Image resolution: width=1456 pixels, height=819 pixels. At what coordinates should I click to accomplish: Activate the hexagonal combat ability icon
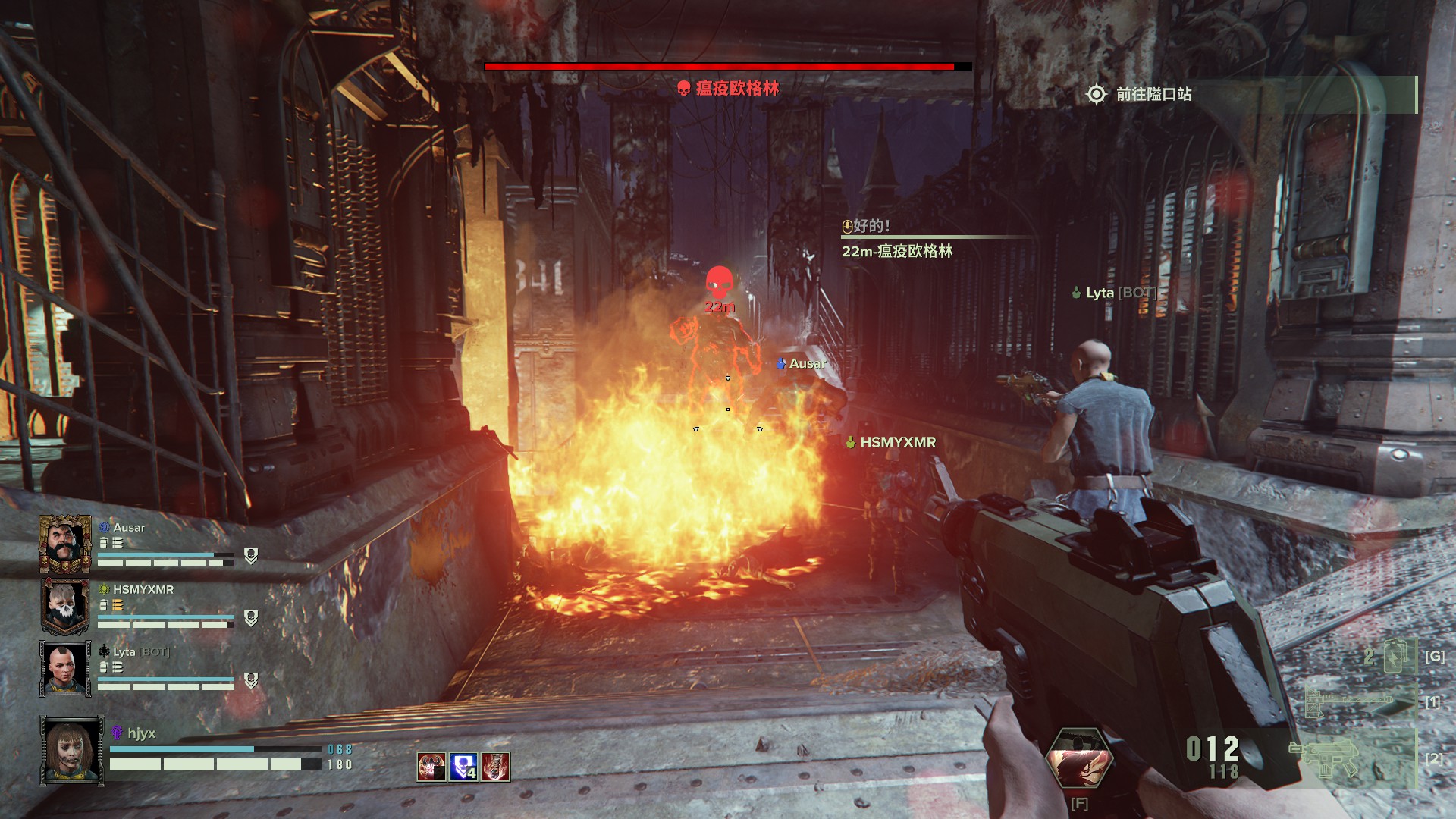(x=1079, y=760)
